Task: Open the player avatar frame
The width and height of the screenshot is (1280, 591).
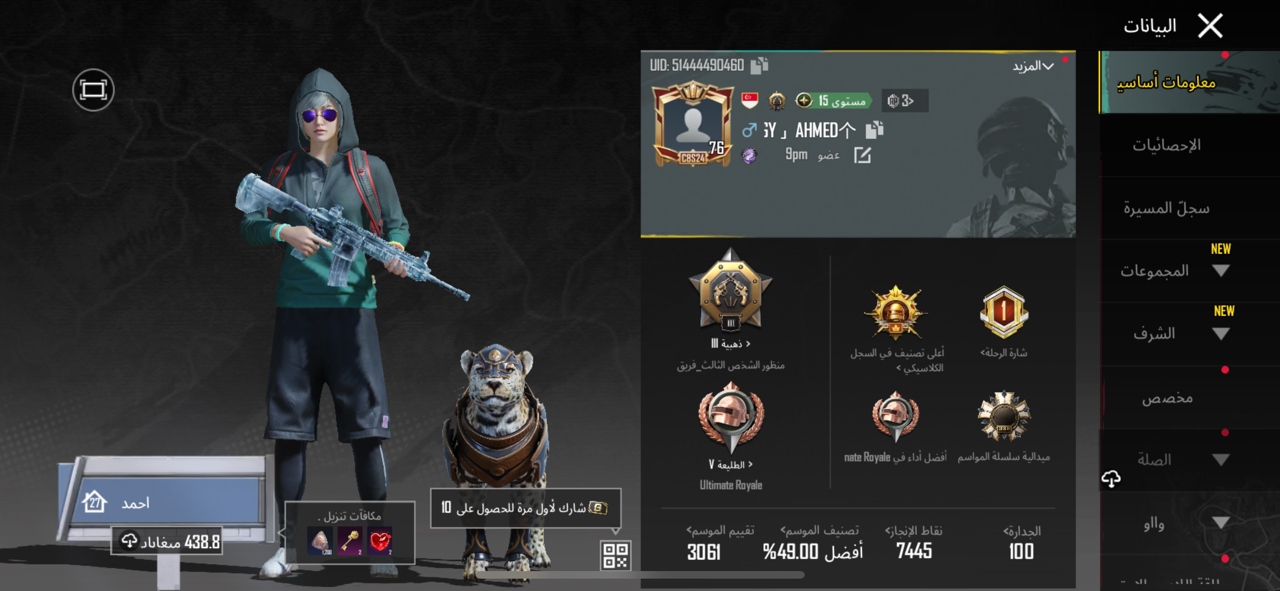Action: tap(693, 124)
